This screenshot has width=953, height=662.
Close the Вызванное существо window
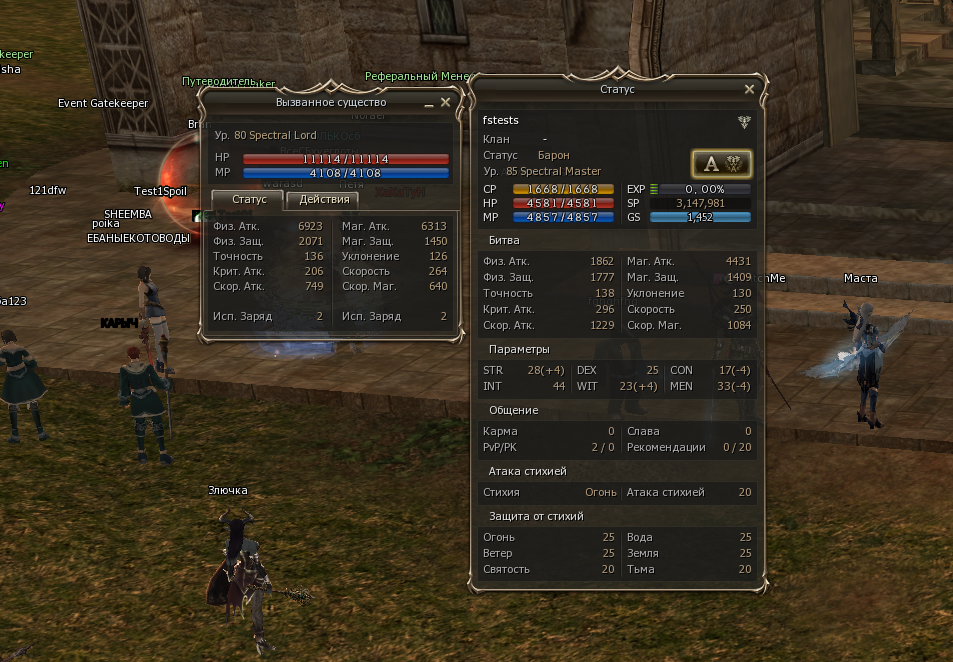[x=446, y=102]
